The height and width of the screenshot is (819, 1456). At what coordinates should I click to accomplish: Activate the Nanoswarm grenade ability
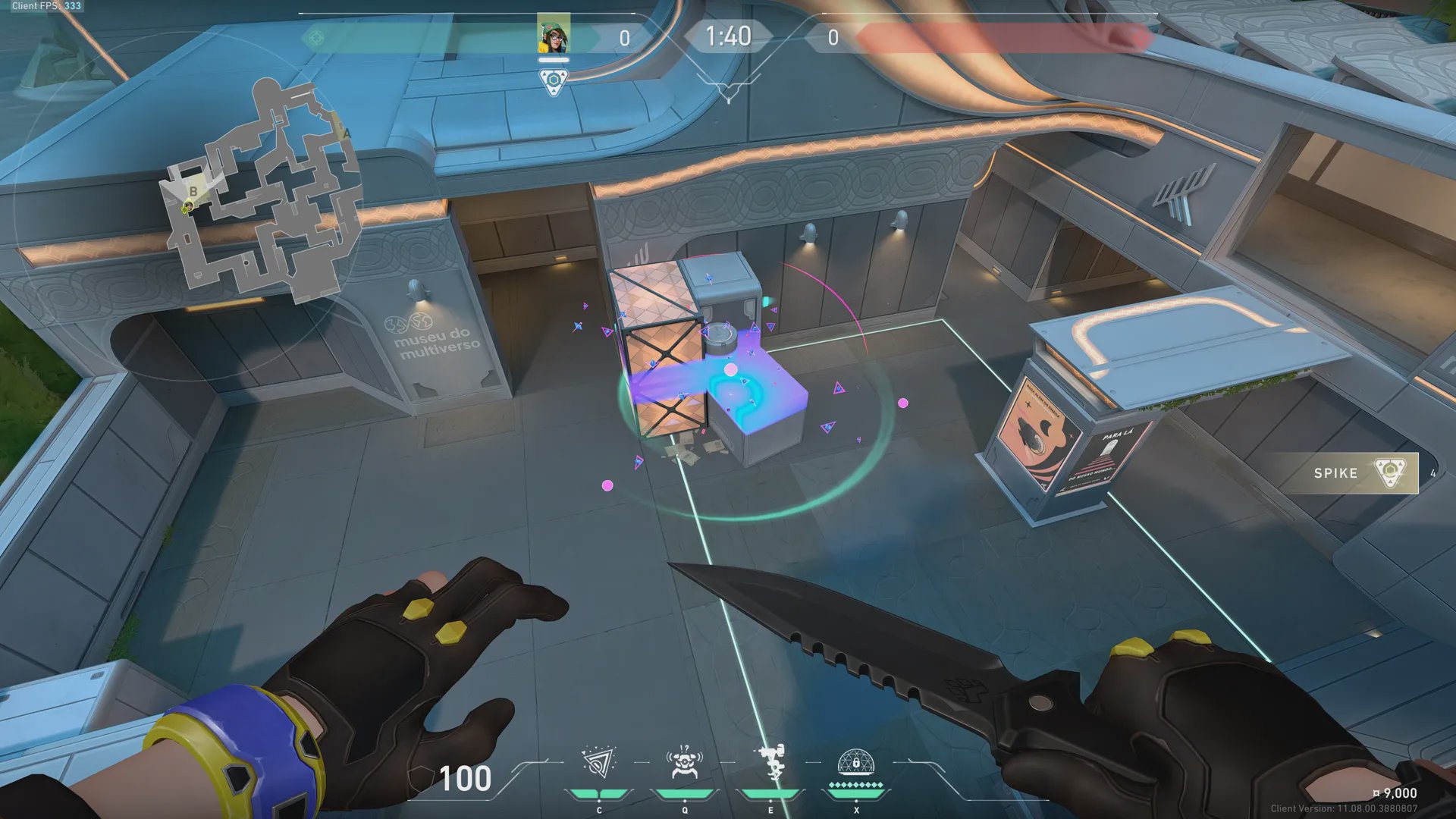598,764
